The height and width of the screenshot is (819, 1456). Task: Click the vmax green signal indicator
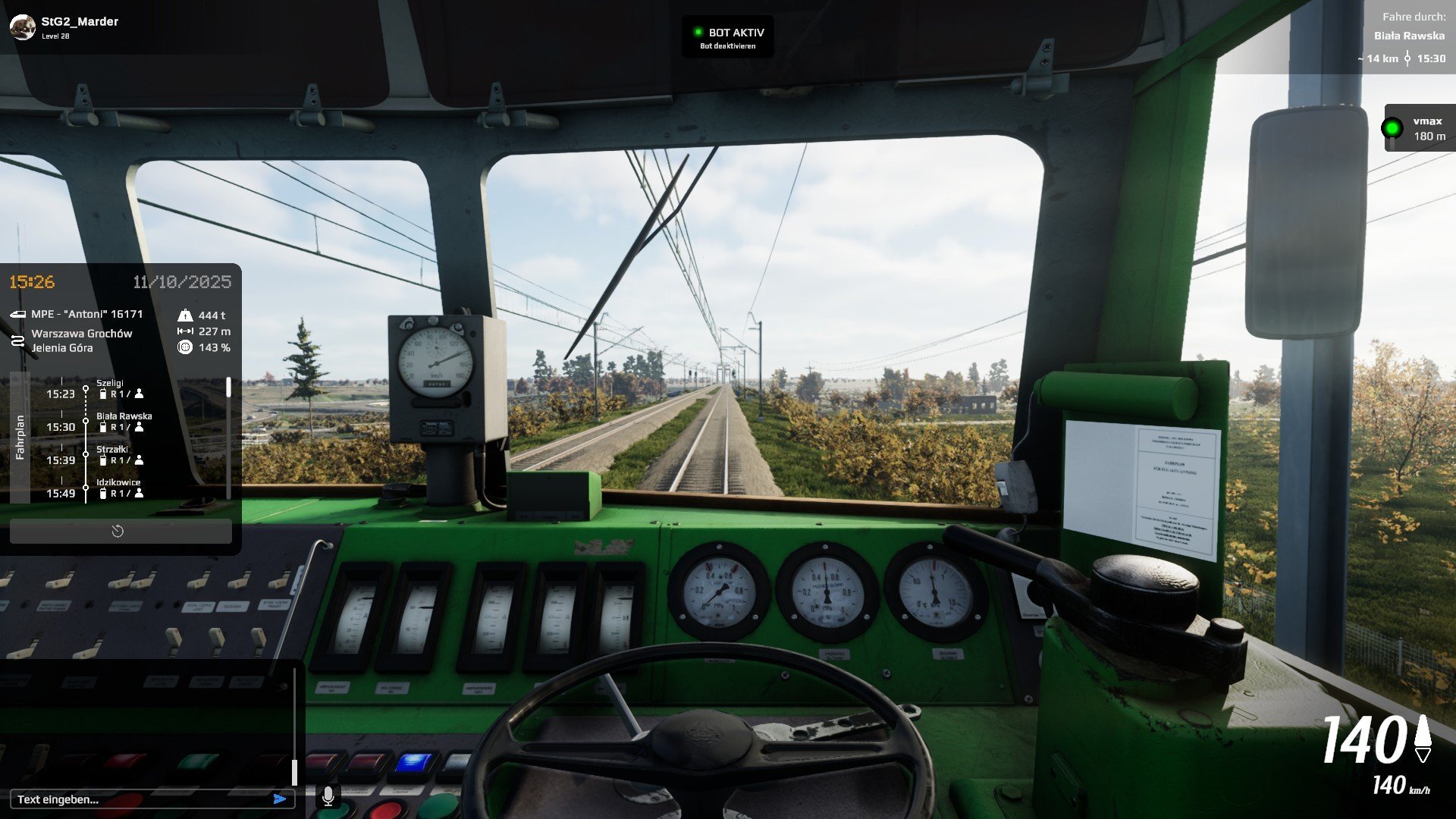point(1392,128)
